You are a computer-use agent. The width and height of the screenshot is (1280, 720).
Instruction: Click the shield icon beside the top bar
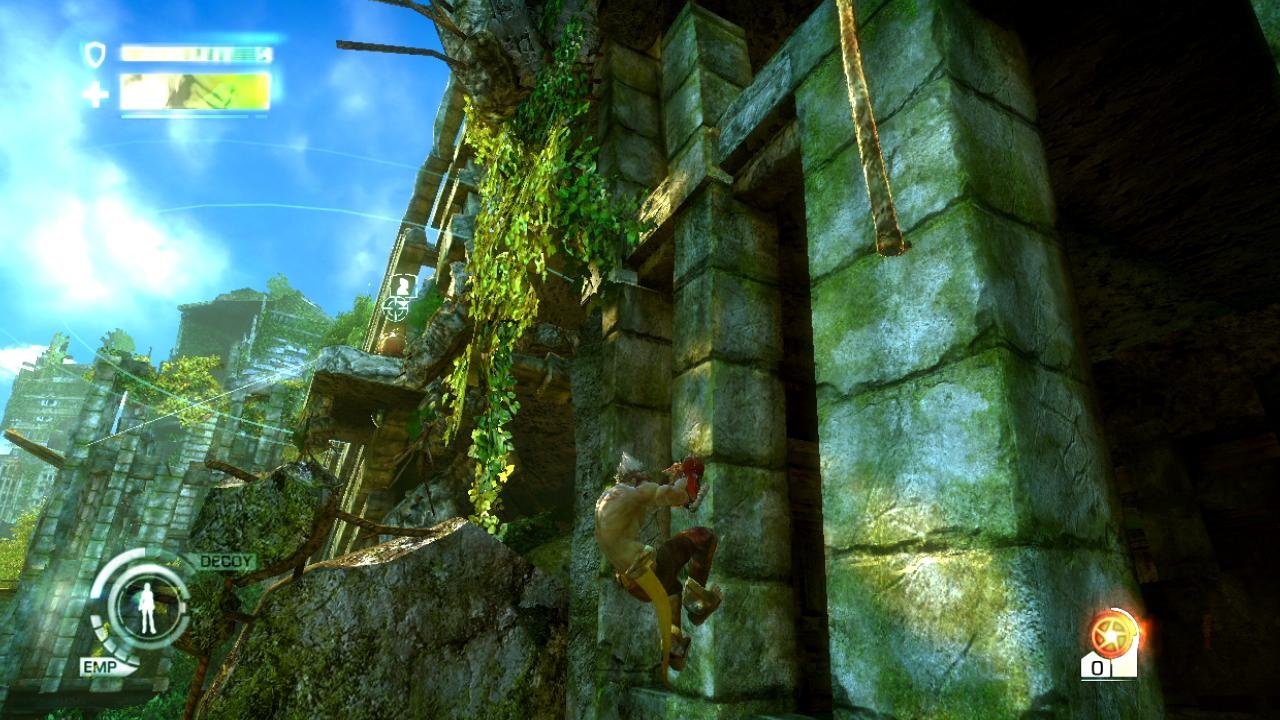[95, 54]
